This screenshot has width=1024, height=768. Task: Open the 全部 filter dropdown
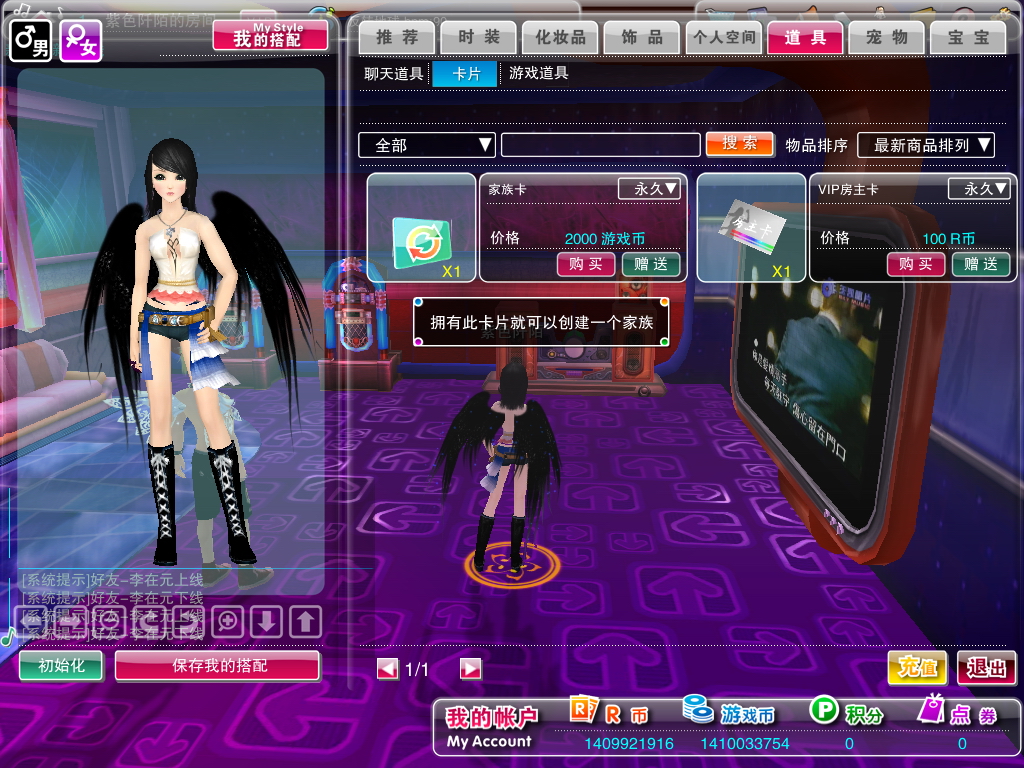click(428, 145)
